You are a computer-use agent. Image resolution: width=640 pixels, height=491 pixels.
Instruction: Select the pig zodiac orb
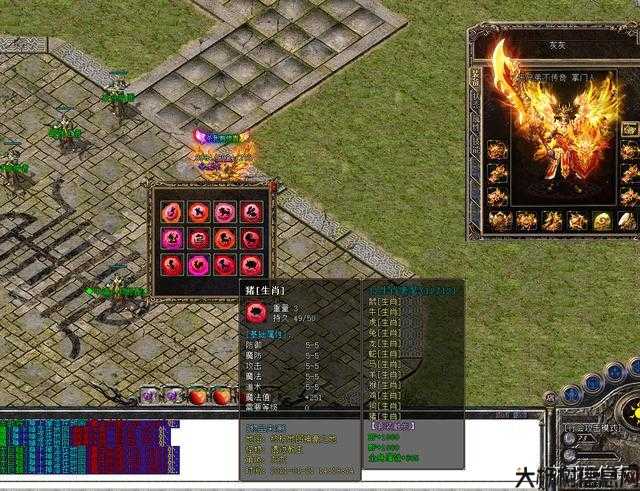pos(252,264)
